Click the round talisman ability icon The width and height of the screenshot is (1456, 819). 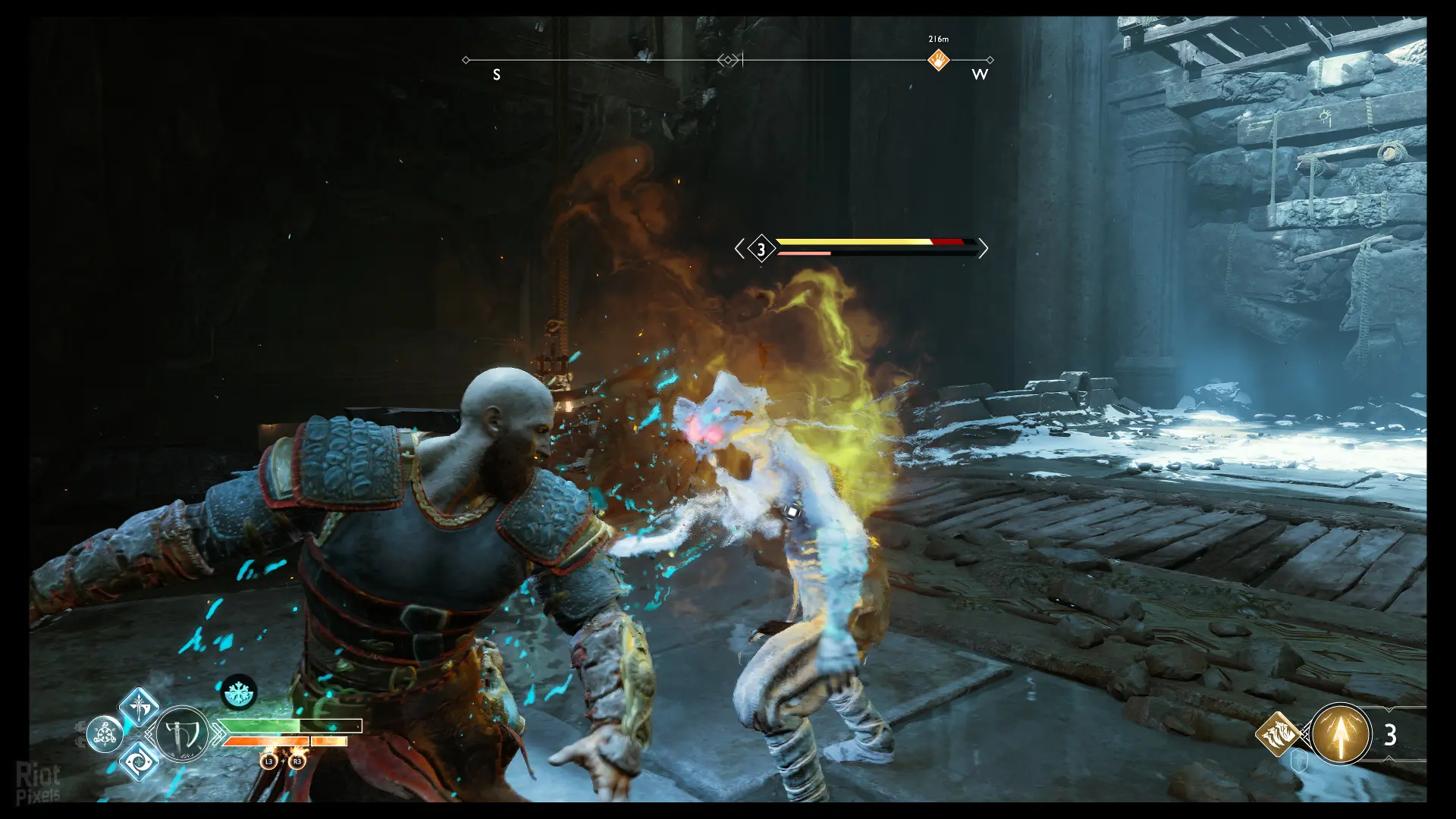105,734
